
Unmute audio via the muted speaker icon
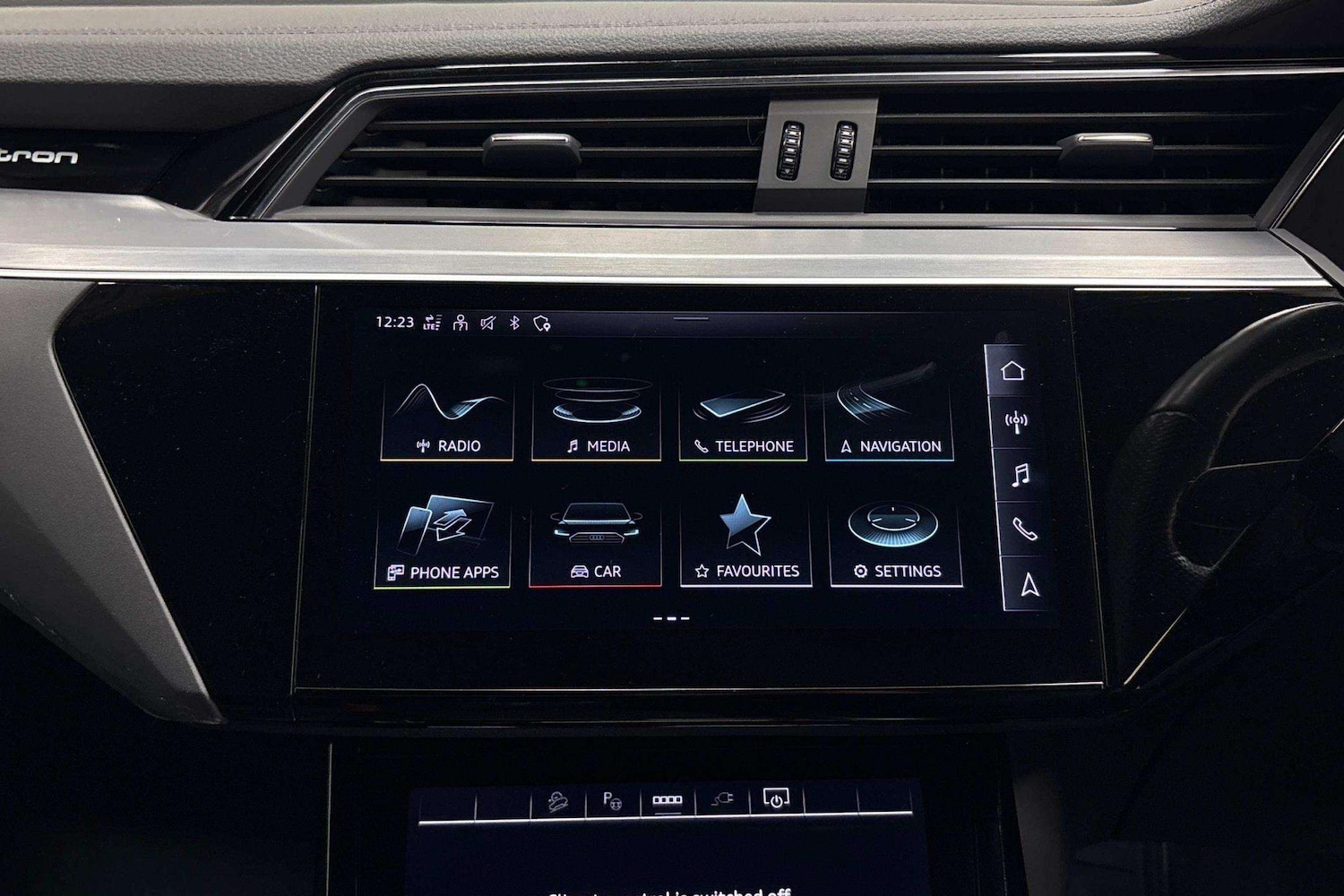pos(487,324)
